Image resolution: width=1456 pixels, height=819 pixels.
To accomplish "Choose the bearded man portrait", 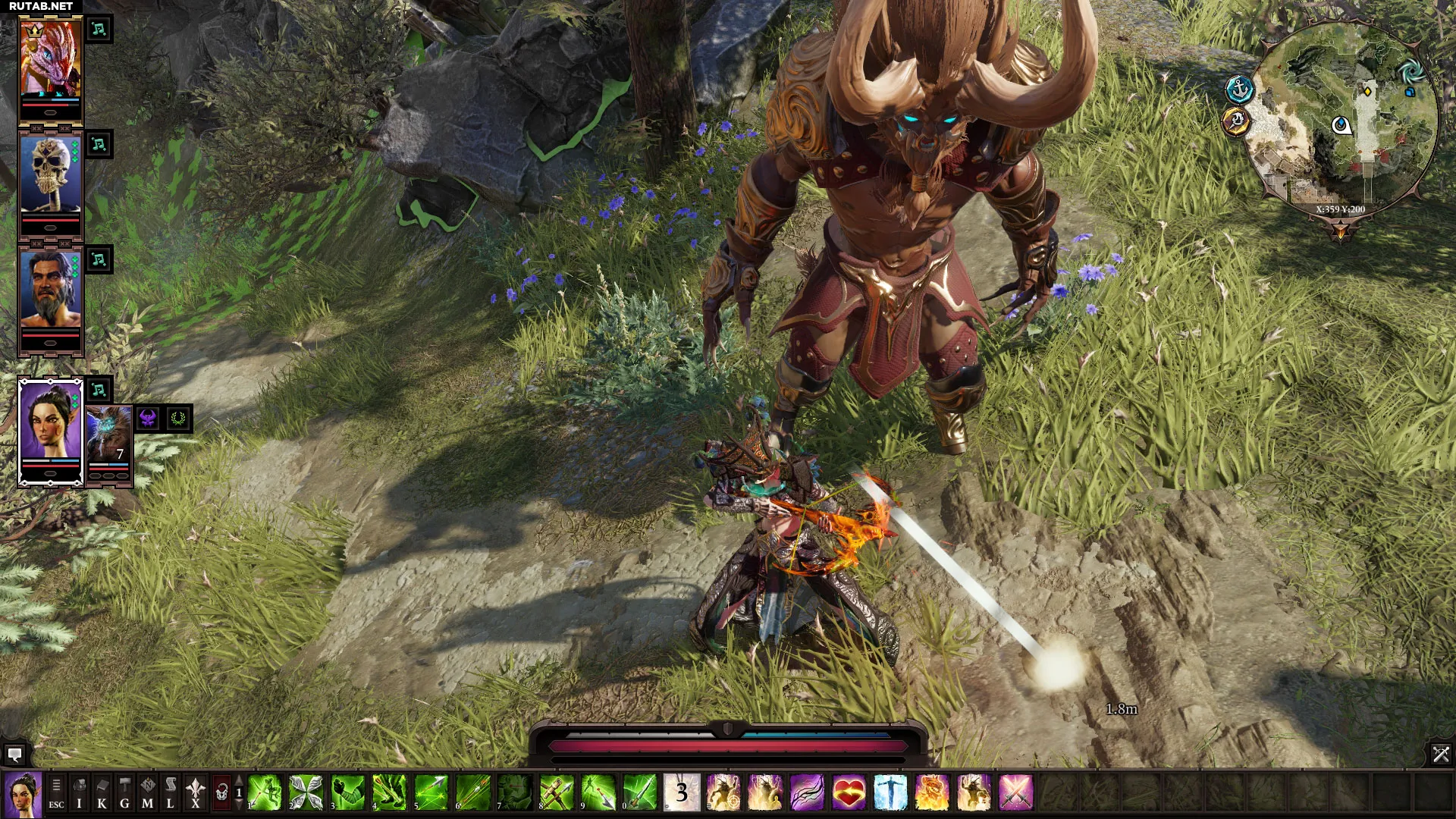I will pos(50,290).
